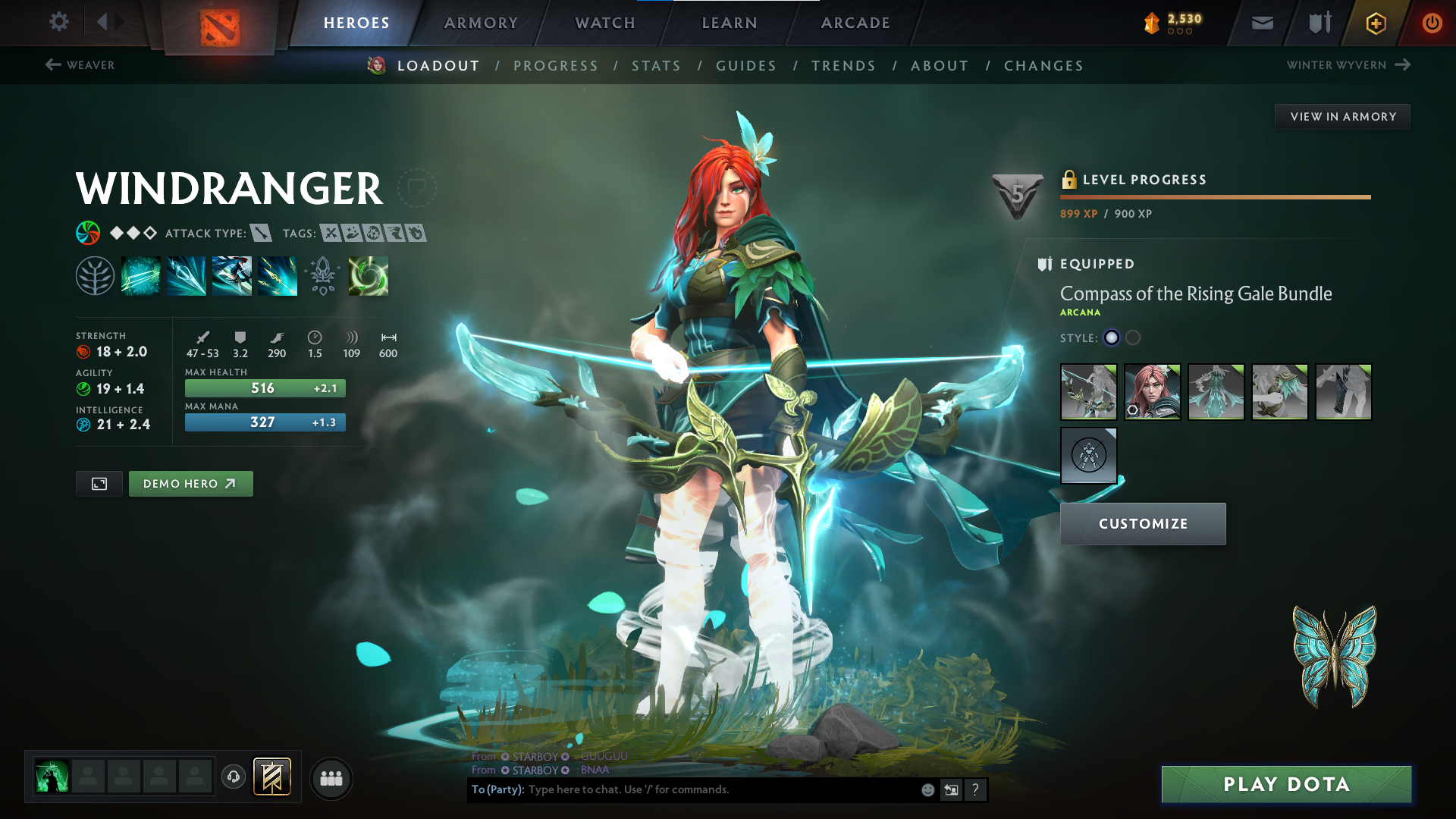Click the DEMO HERO button
Viewport: 1456px width, 819px height.
point(190,483)
